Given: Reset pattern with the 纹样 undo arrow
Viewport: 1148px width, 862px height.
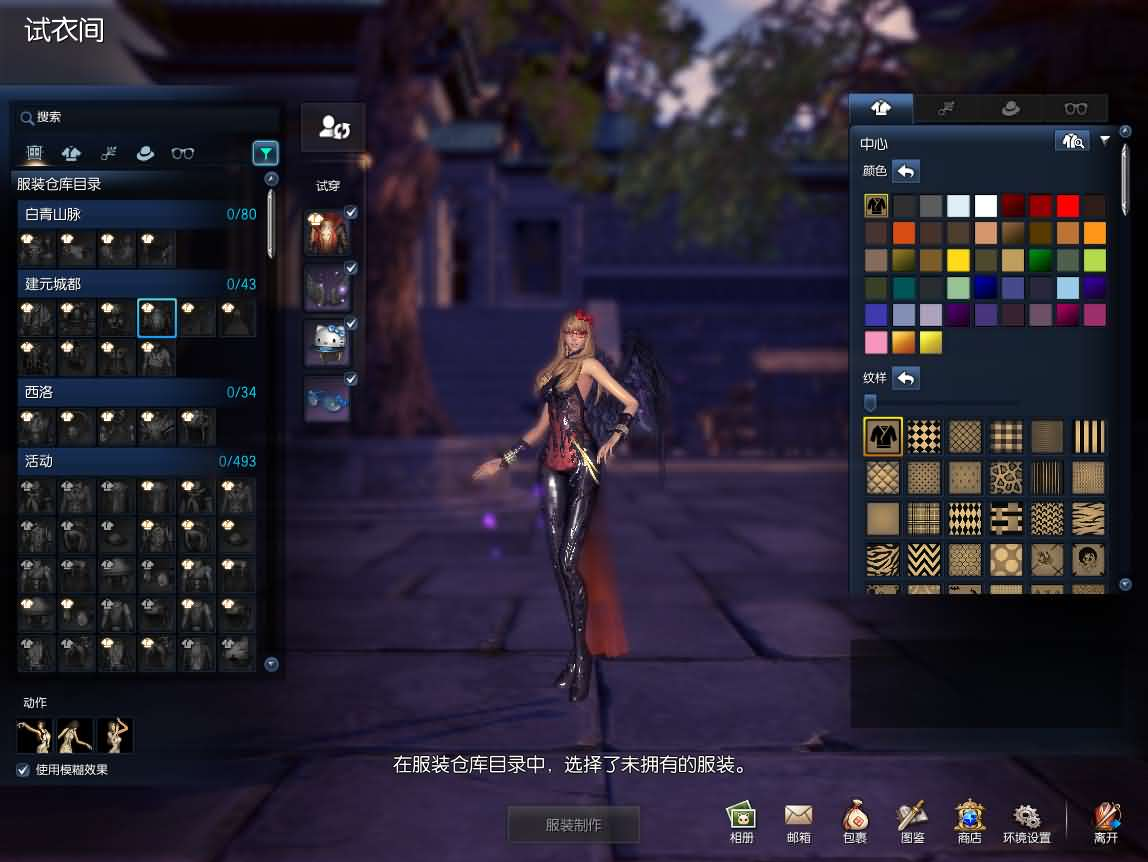Looking at the screenshot, I should [905, 378].
